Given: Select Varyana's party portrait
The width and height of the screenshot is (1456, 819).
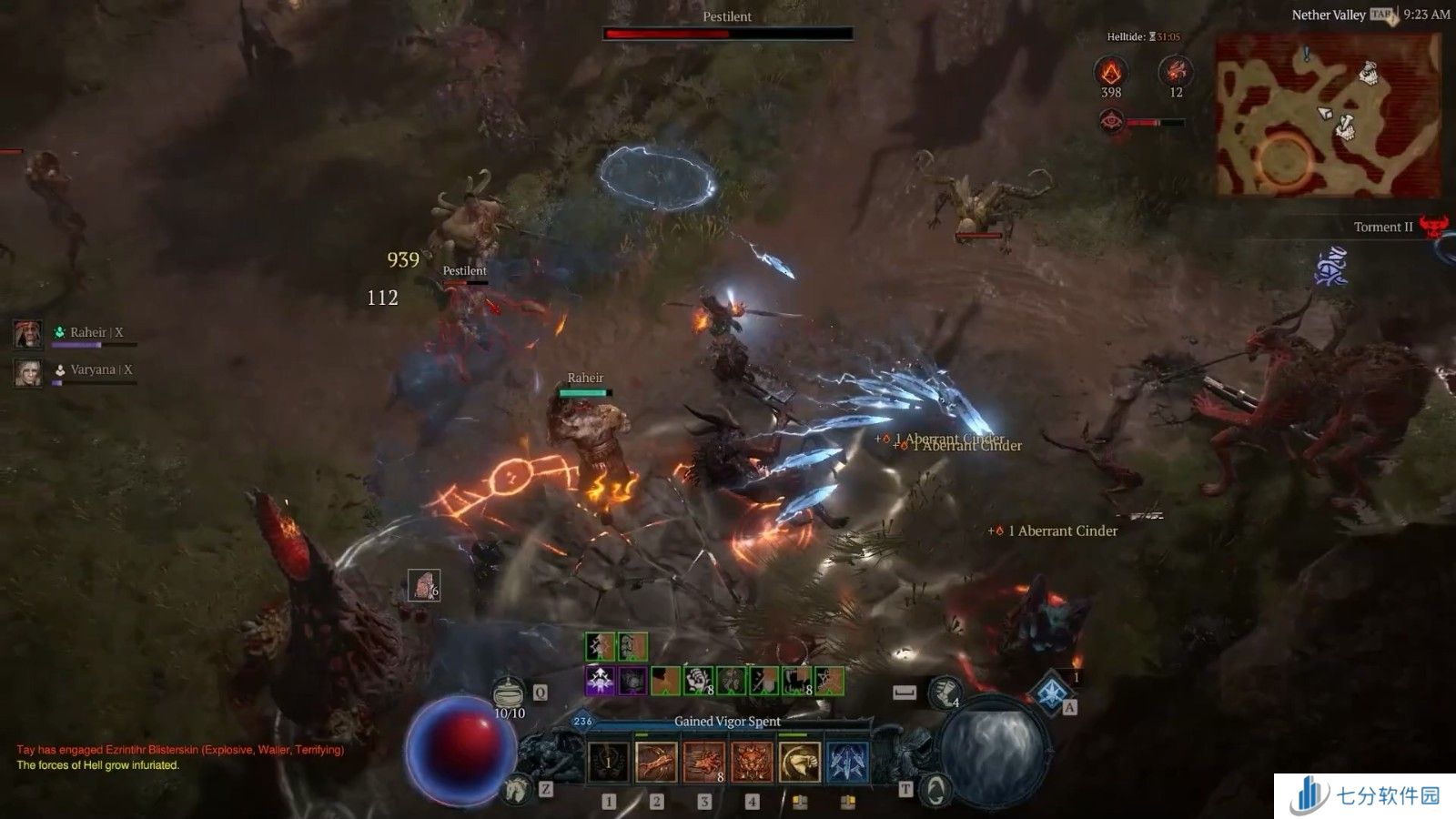Looking at the screenshot, I should tap(28, 371).
